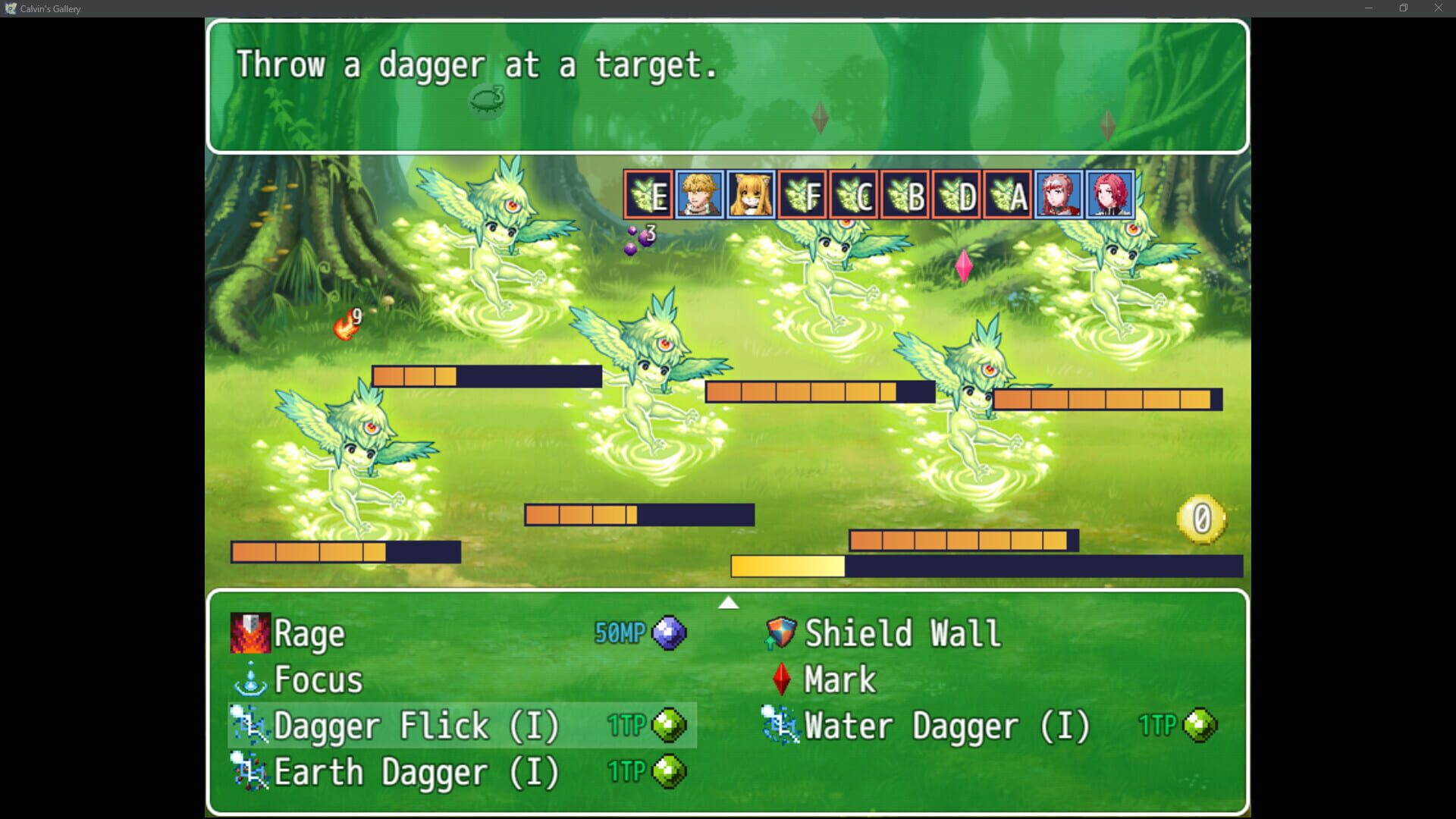Click the red Mark gem icon

click(x=780, y=679)
